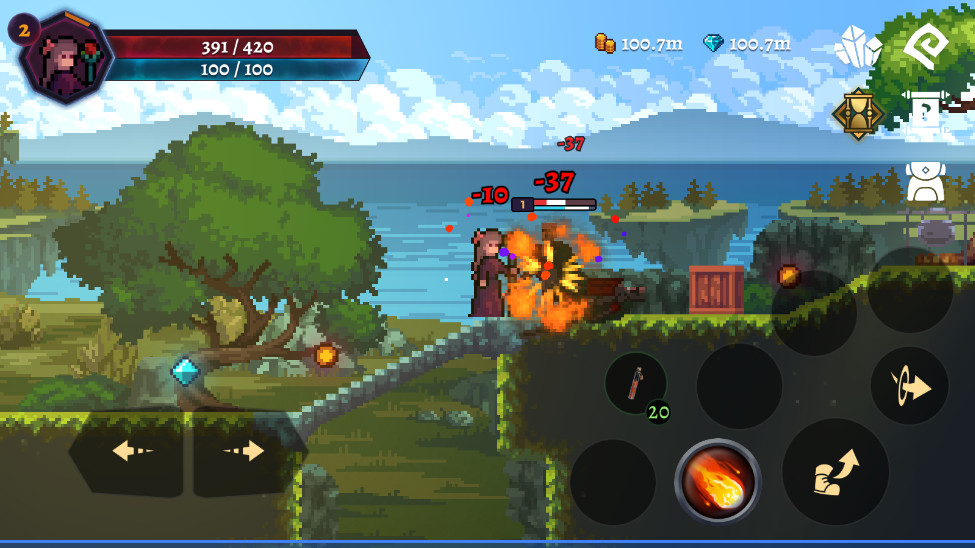Open the white crystal cluster menu
Image resolution: width=975 pixels, height=548 pixels.
pyautogui.click(x=857, y=47)
